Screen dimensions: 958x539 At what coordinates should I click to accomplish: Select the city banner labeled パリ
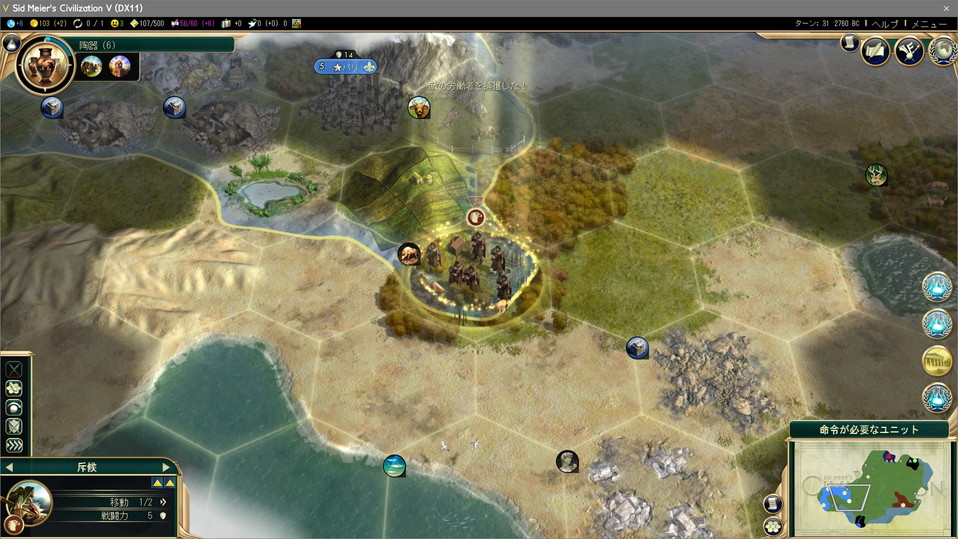[345, 67]
